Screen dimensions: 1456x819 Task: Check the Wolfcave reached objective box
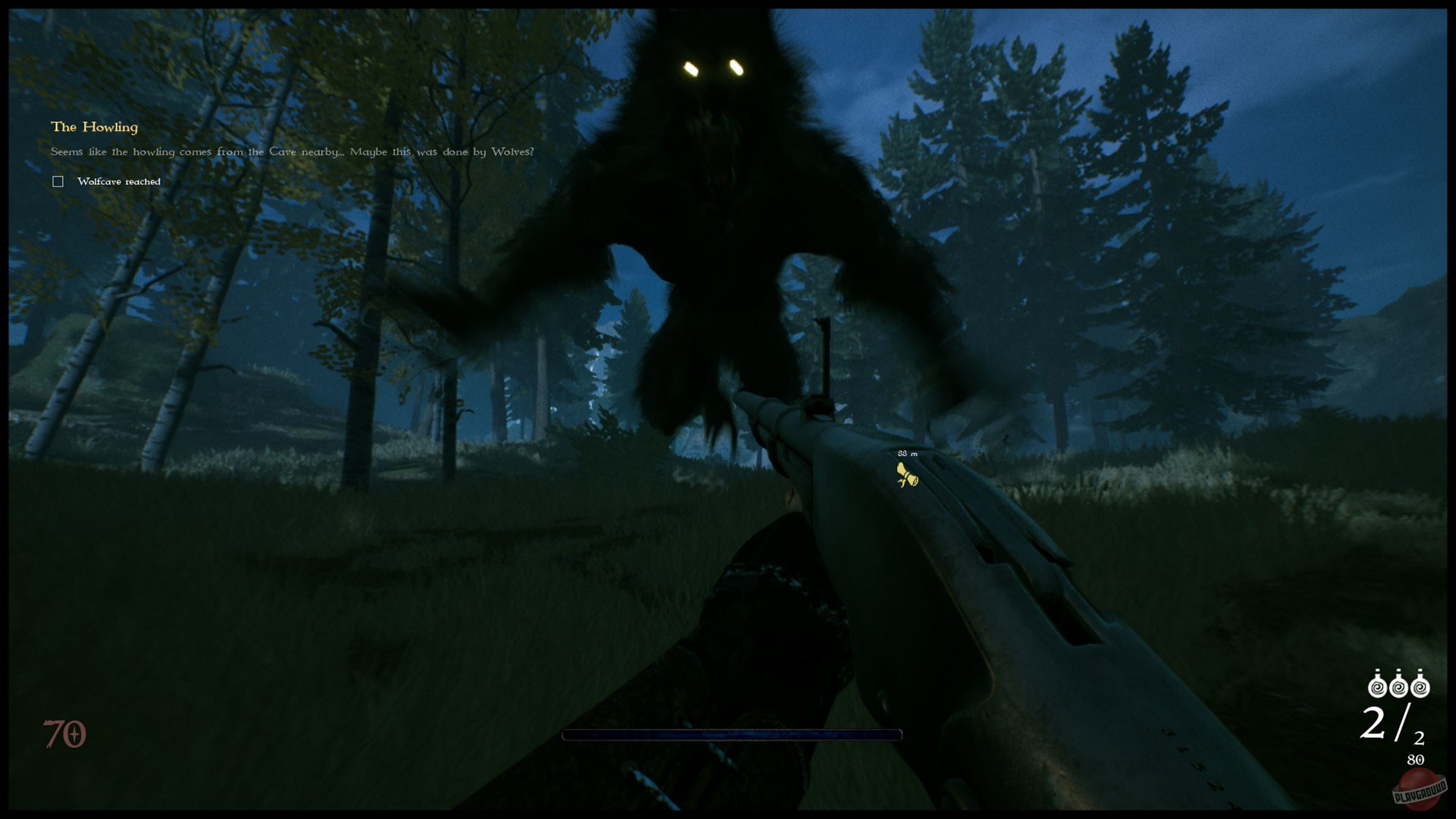[x=58, y=180]
